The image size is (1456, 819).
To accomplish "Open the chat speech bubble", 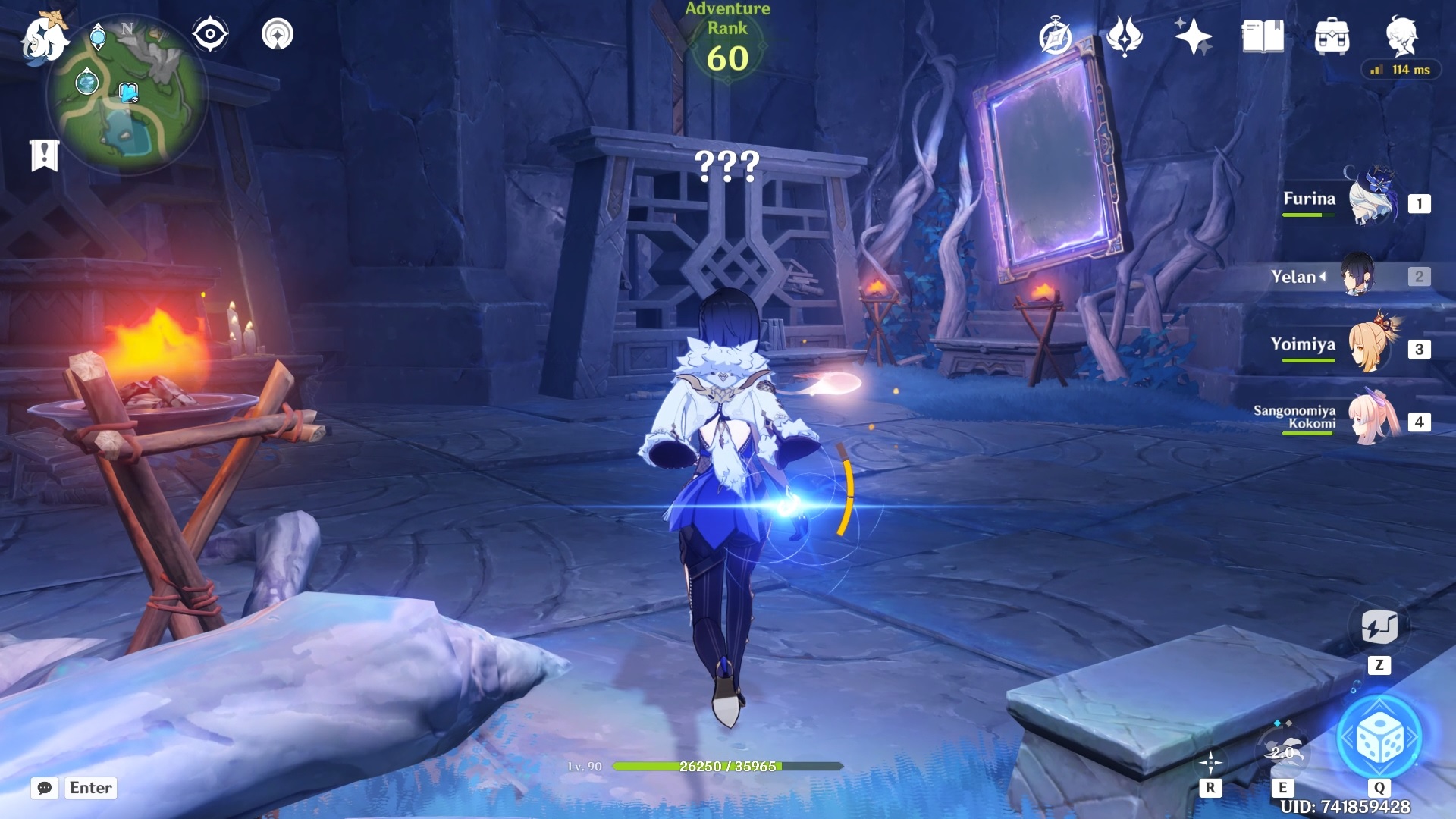I will [x=45, y=788].
